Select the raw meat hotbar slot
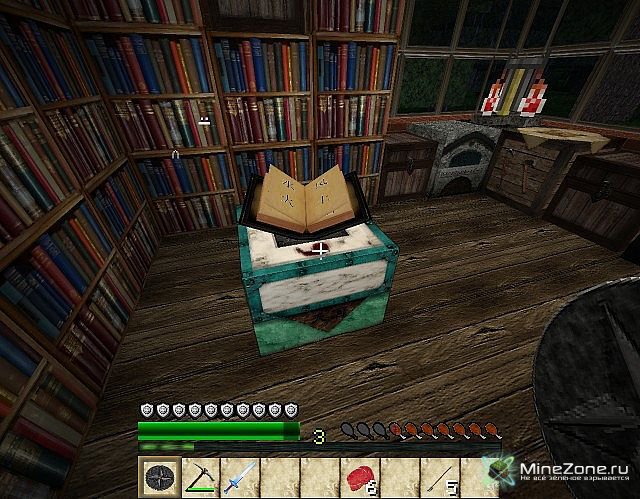Viewport: 640px width, 499px height. [359, 477]
